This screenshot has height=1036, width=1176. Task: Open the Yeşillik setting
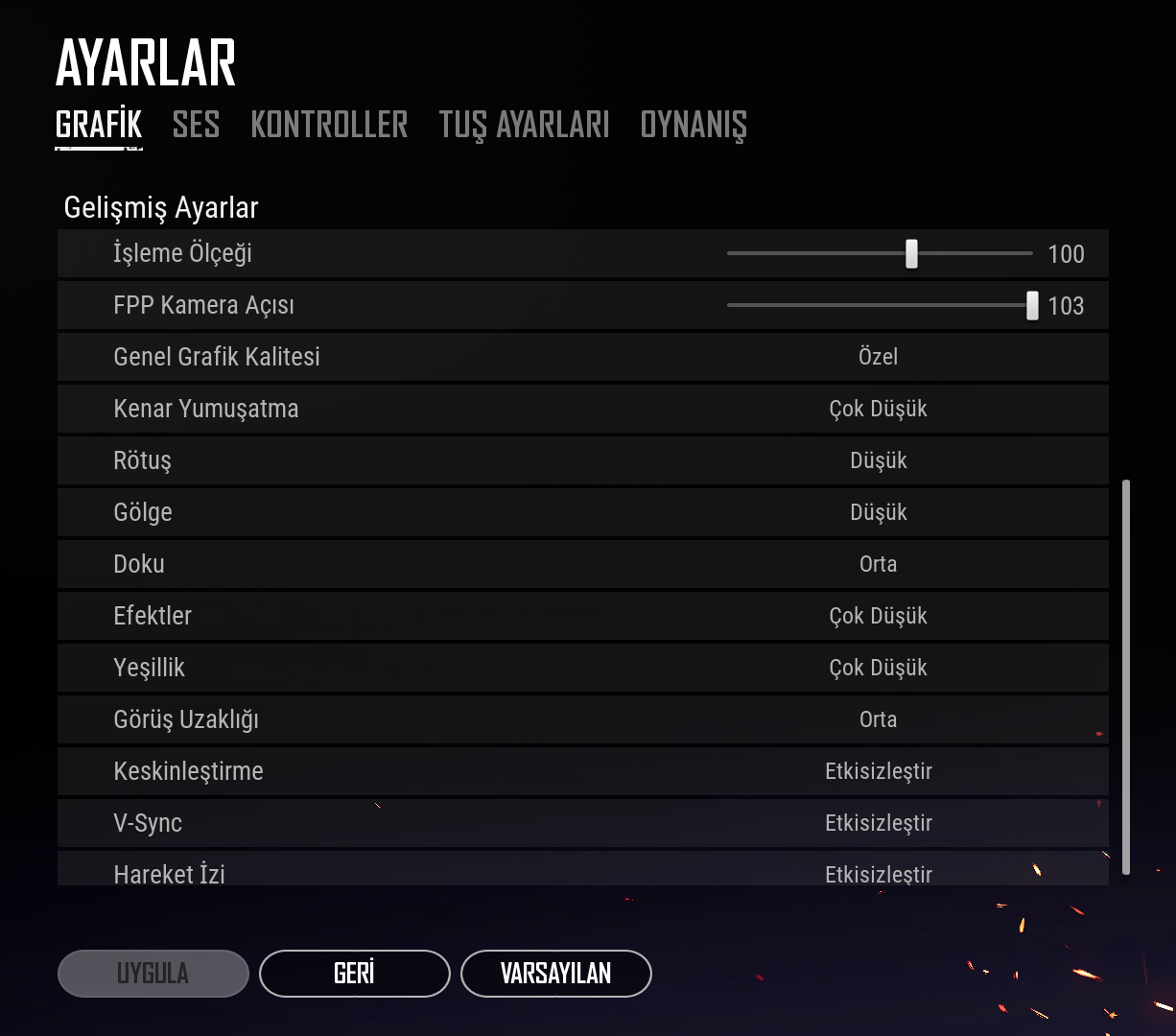878,668
